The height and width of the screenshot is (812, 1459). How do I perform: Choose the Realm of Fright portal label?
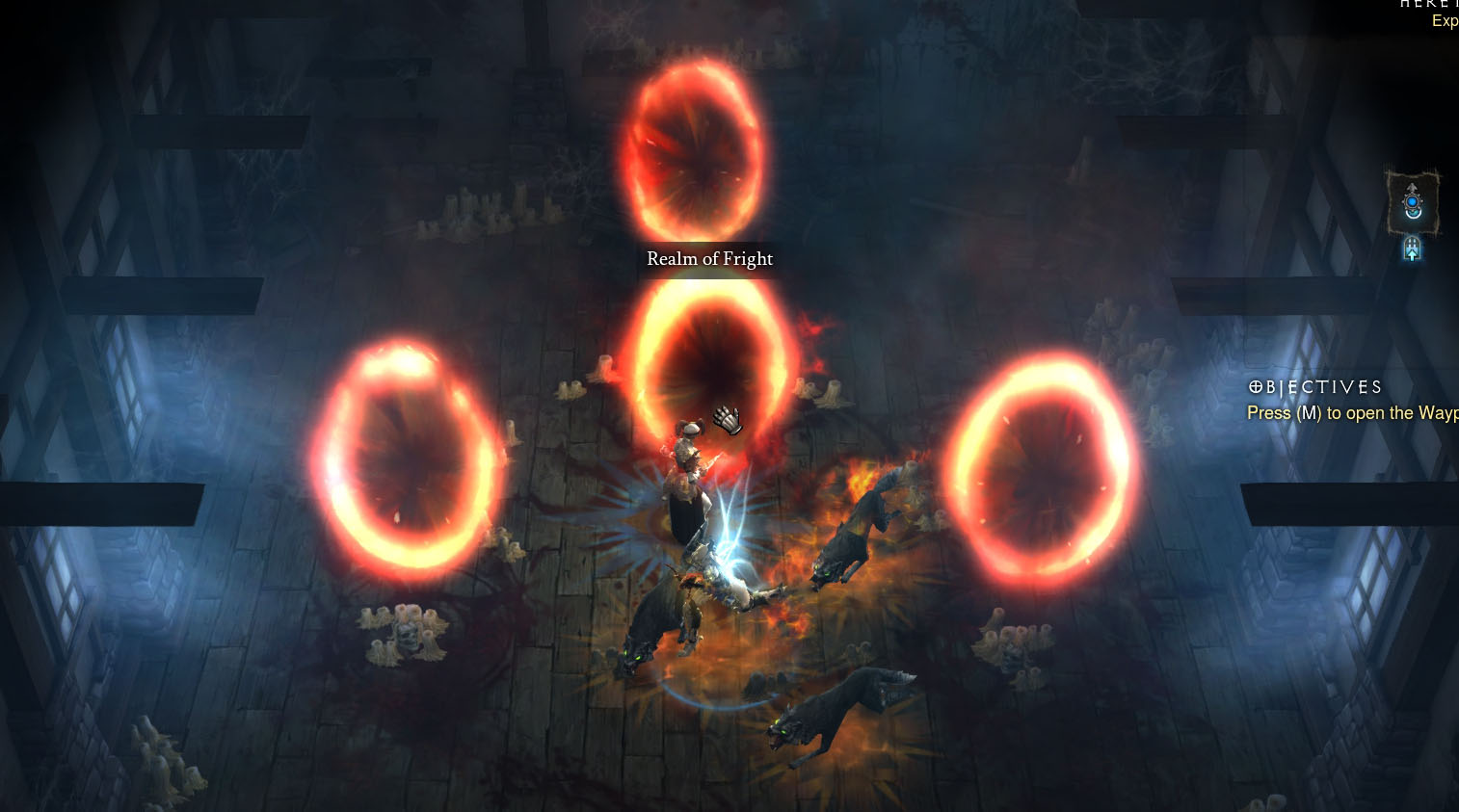tap(709, 258)
